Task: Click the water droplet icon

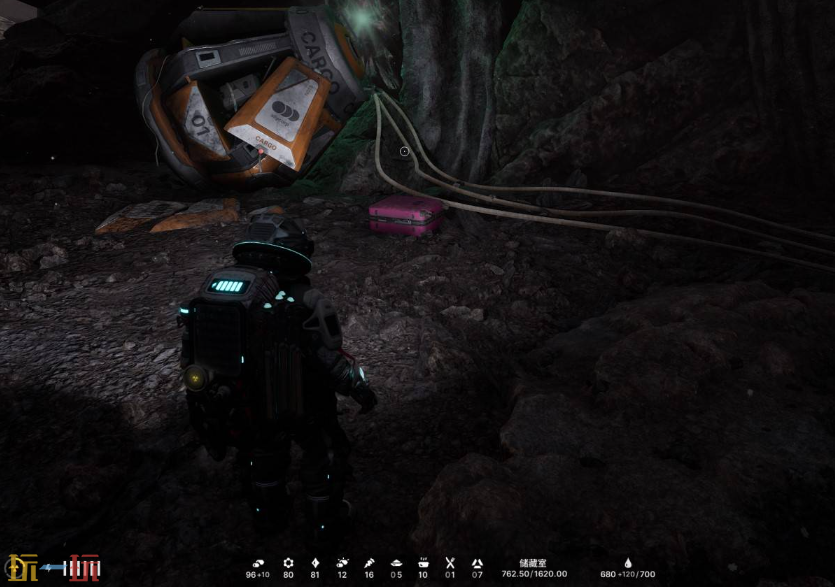Action: pos(628,563)
